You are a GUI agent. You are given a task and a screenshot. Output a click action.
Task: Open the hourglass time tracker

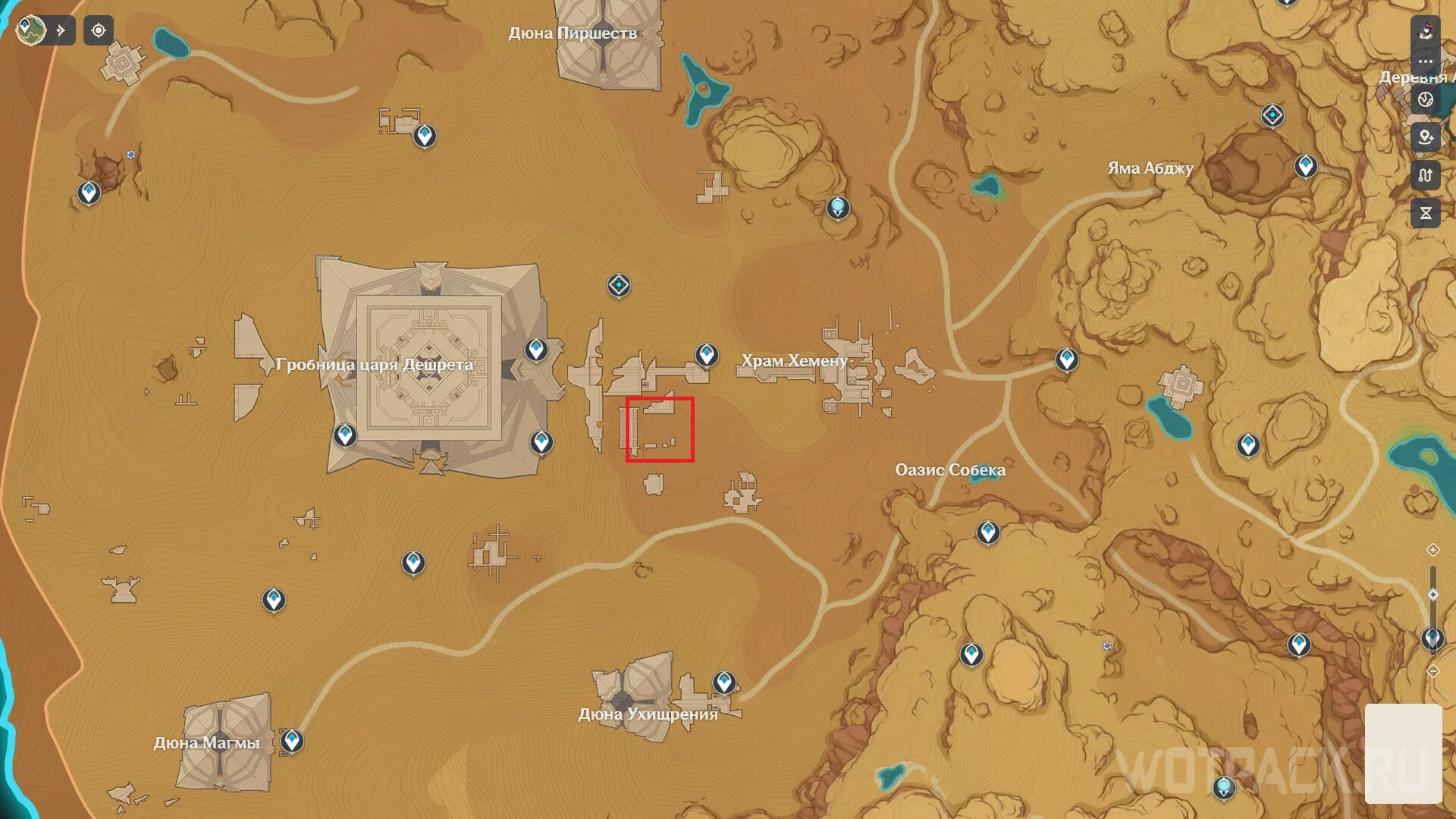pos(1425,214)
